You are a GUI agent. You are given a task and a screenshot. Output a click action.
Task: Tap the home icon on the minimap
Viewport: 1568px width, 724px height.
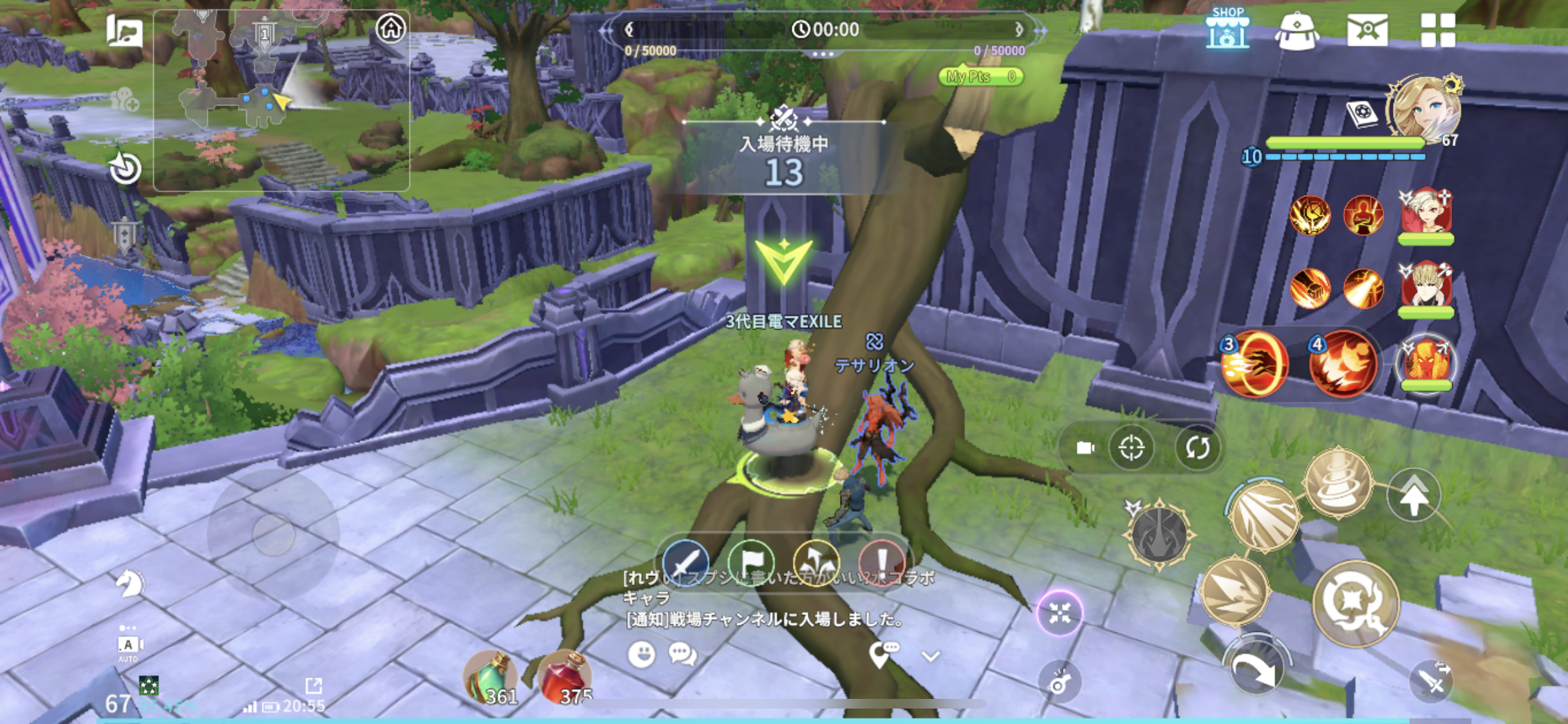pos(391,28)
